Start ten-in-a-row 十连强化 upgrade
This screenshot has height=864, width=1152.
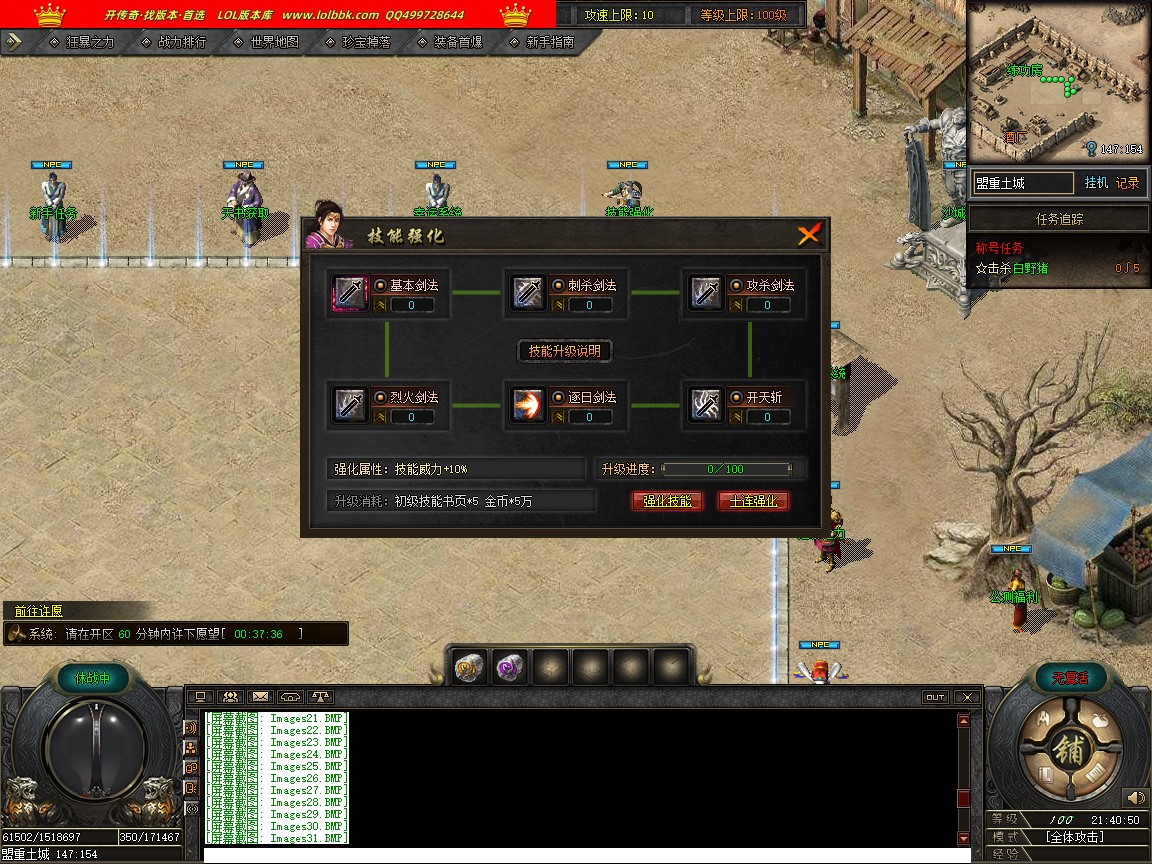click(x=754, y=501)
